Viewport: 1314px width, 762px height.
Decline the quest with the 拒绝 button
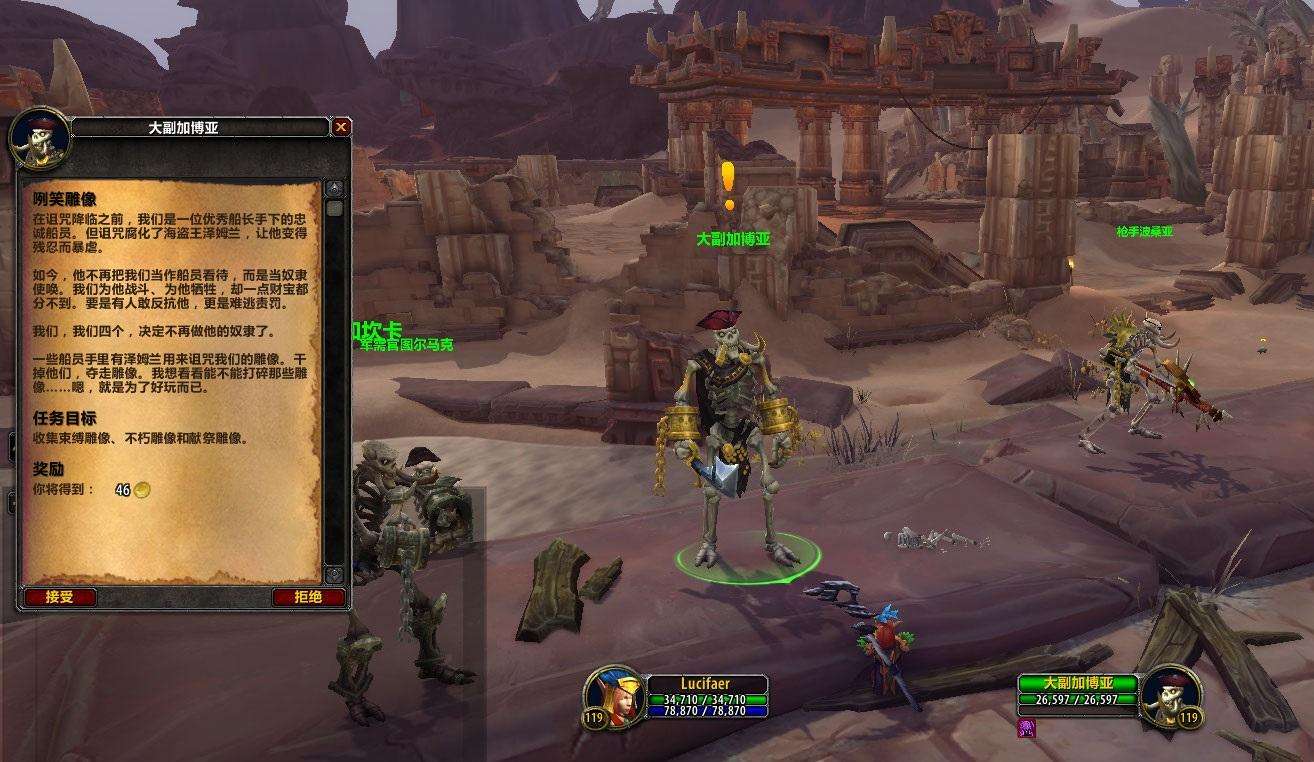point(308,597)
